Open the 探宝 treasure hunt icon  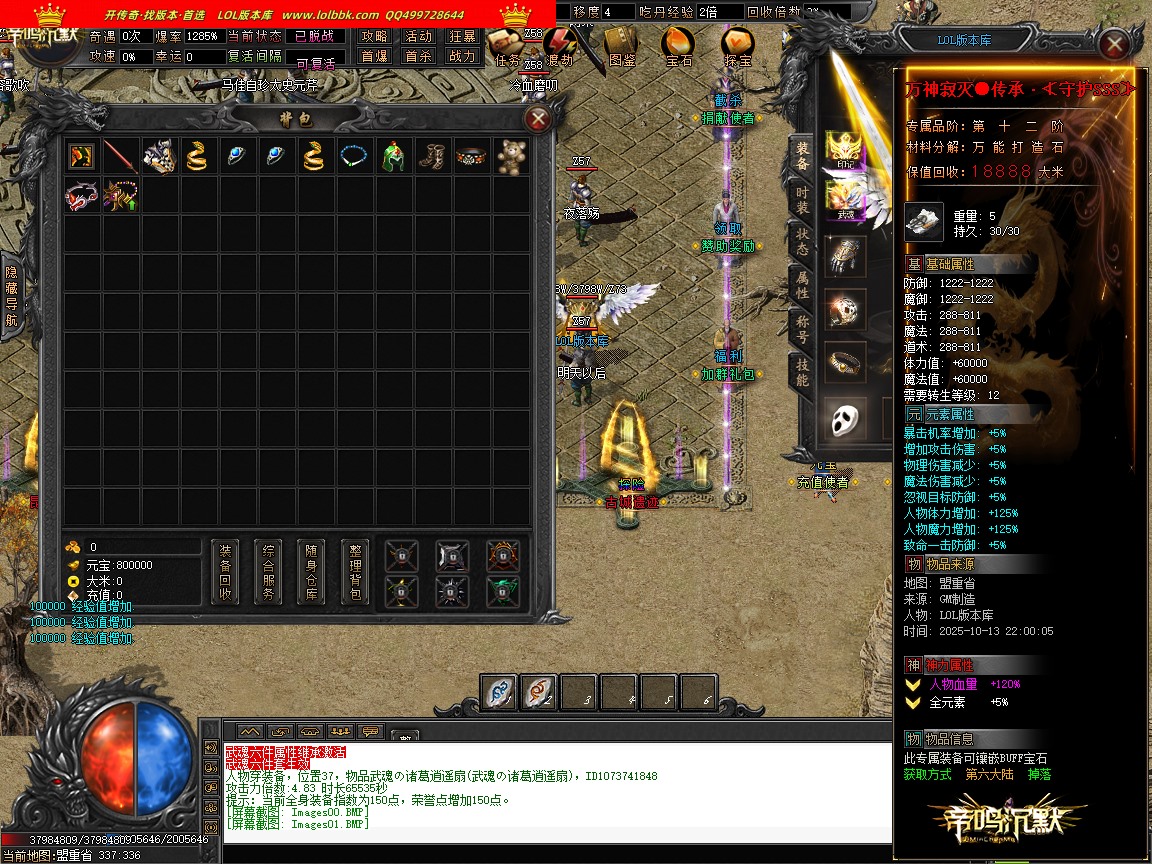[x=738, y=47]
